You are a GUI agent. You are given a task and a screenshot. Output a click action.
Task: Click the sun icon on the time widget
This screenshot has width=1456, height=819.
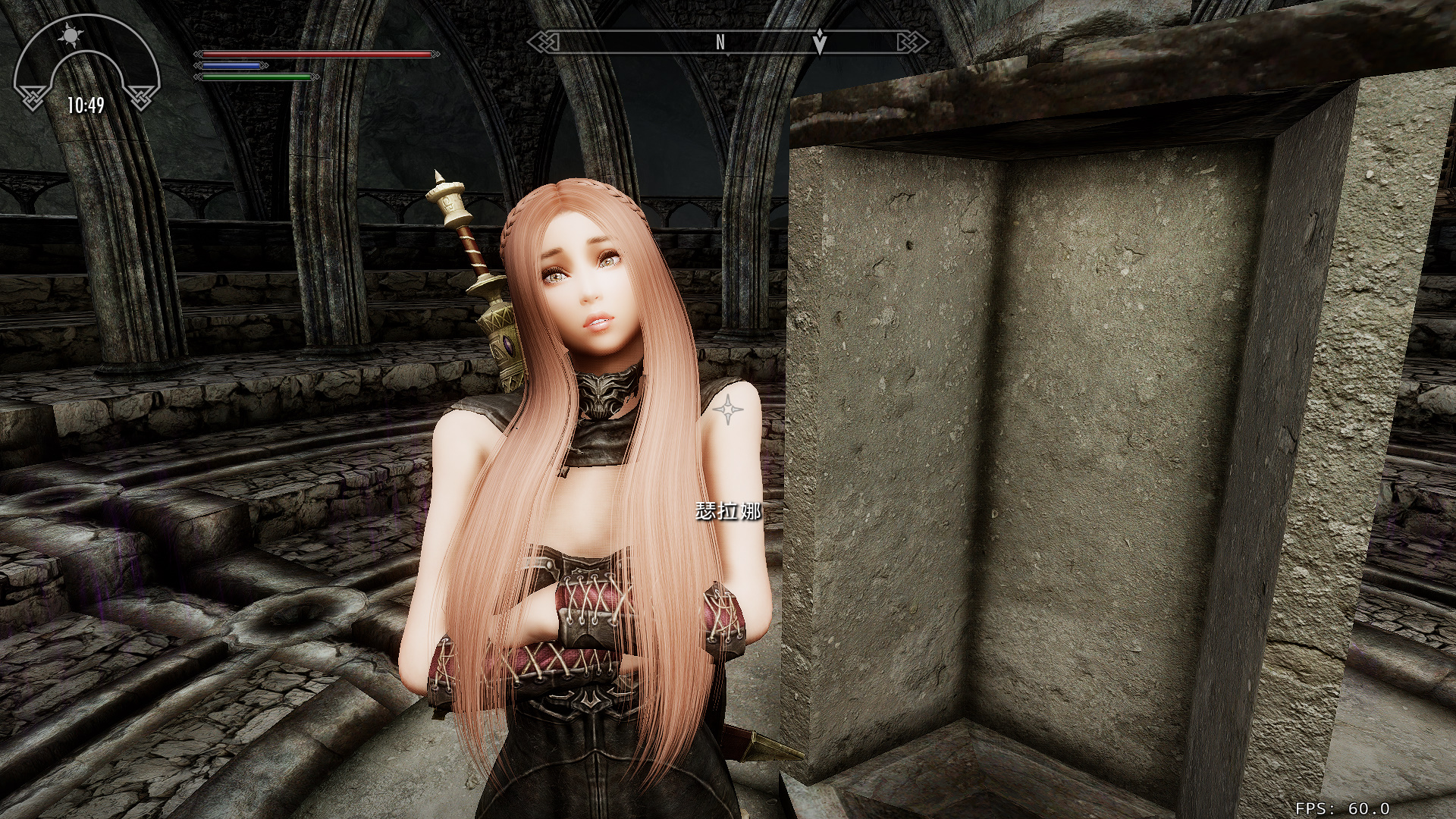[x=71, y=34]
